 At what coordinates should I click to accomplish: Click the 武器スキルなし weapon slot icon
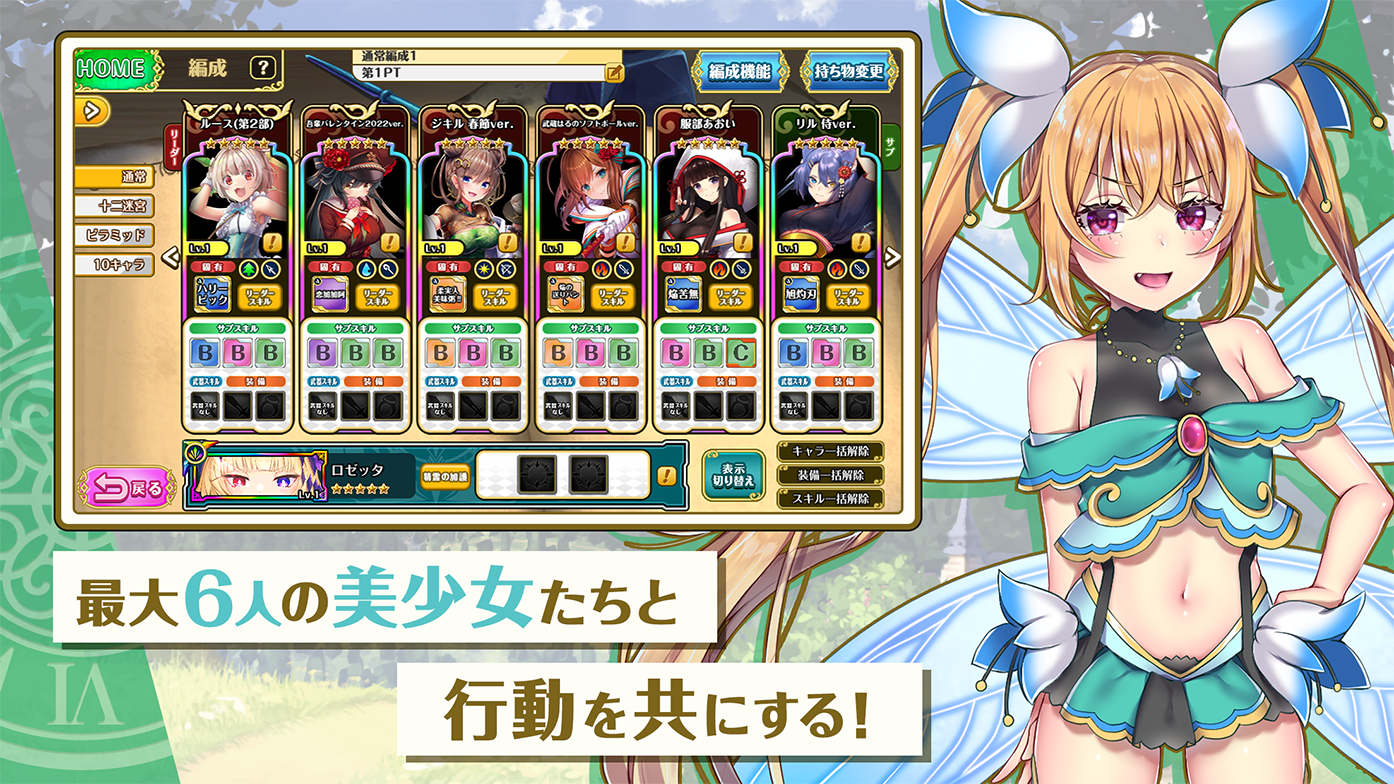(x=205, y=407)
